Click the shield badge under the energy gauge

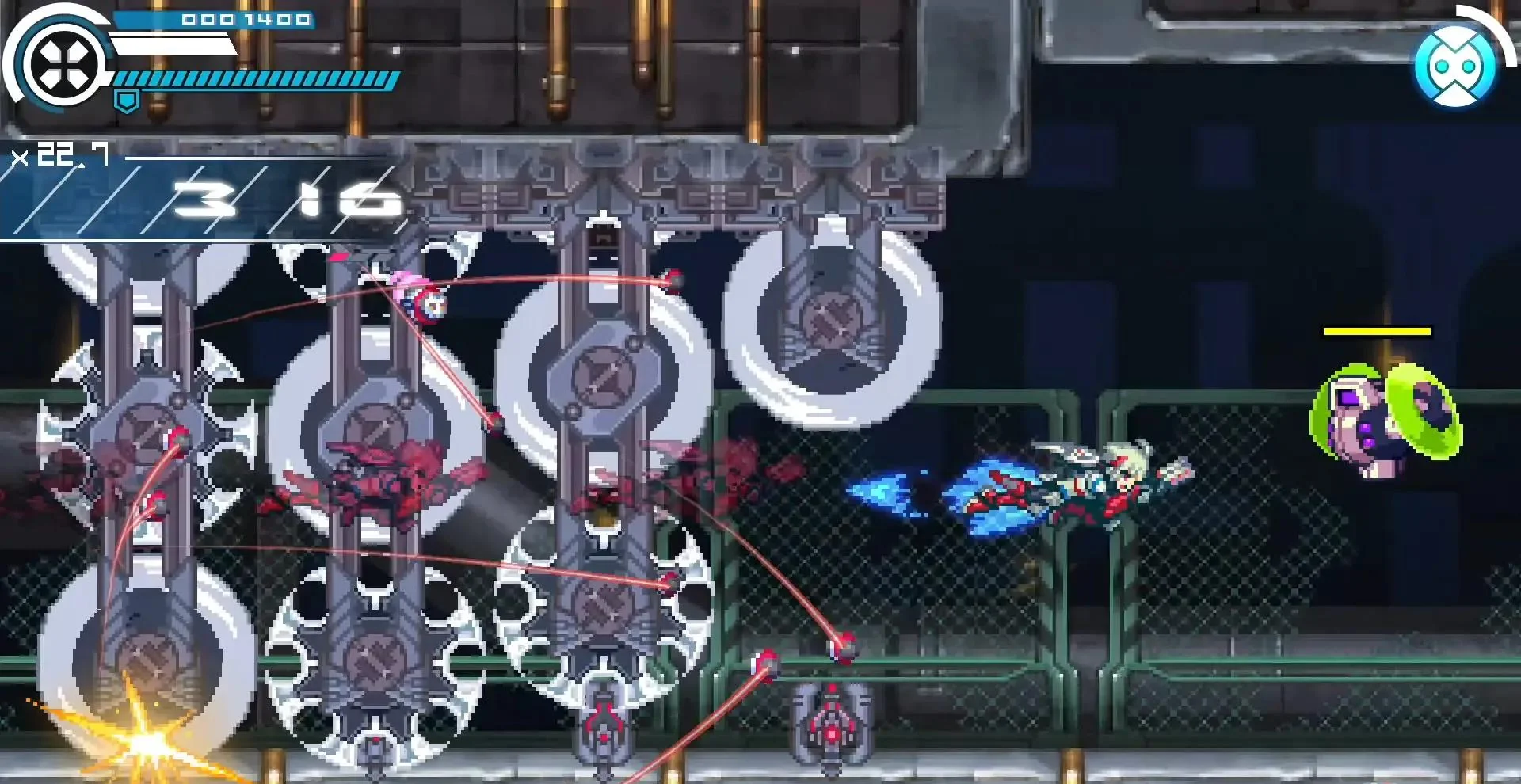tap(127, 101)
